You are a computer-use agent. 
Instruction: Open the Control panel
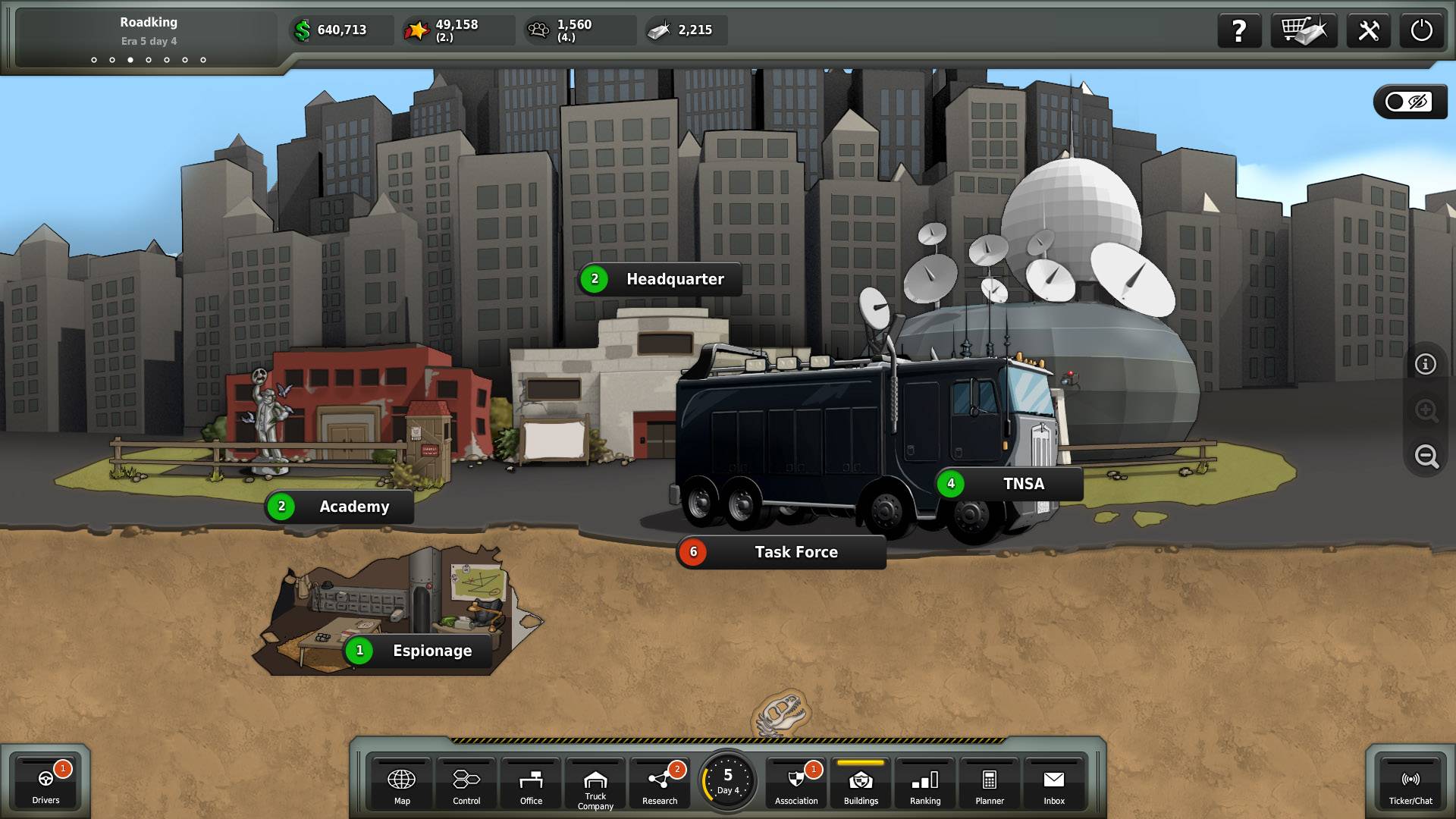(x=466, y=784)
